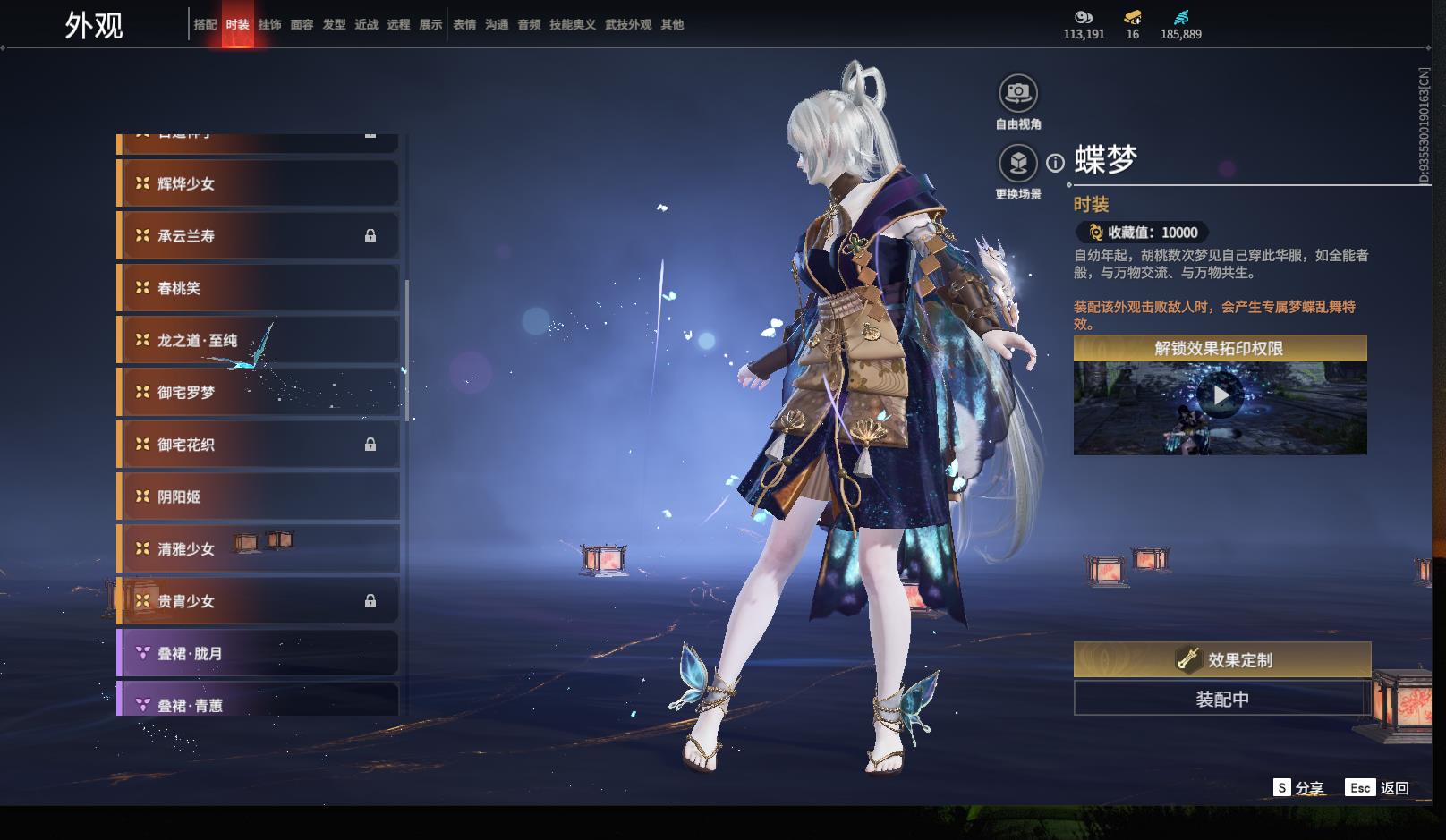Click the 装配中 equip button
Image resolution: width=1446 pixels, height=840 pixels.
coord(1221,699)
